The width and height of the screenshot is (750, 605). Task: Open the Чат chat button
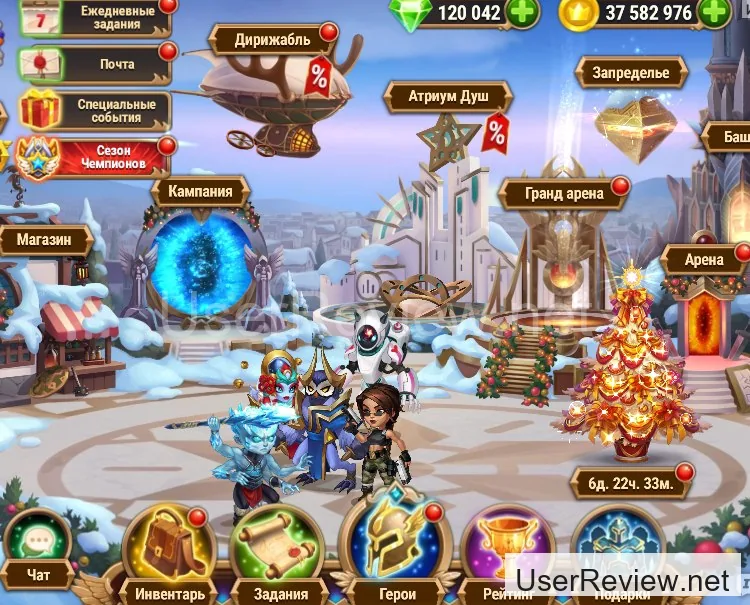pos(36,548)
